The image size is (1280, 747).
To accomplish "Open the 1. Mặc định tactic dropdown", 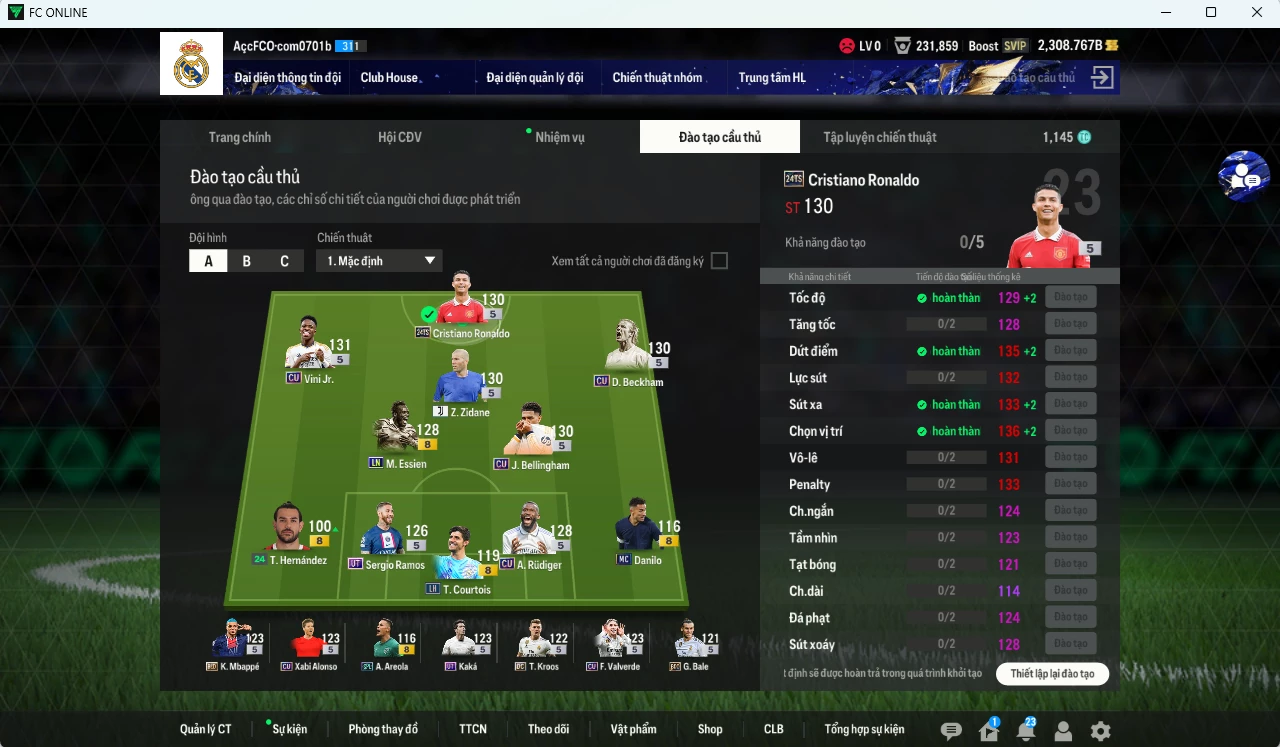I will 378,260.
